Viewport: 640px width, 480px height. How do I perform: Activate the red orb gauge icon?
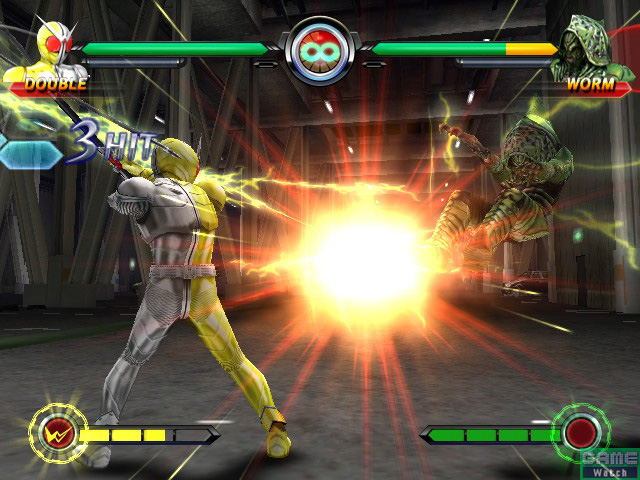(580, 434)
